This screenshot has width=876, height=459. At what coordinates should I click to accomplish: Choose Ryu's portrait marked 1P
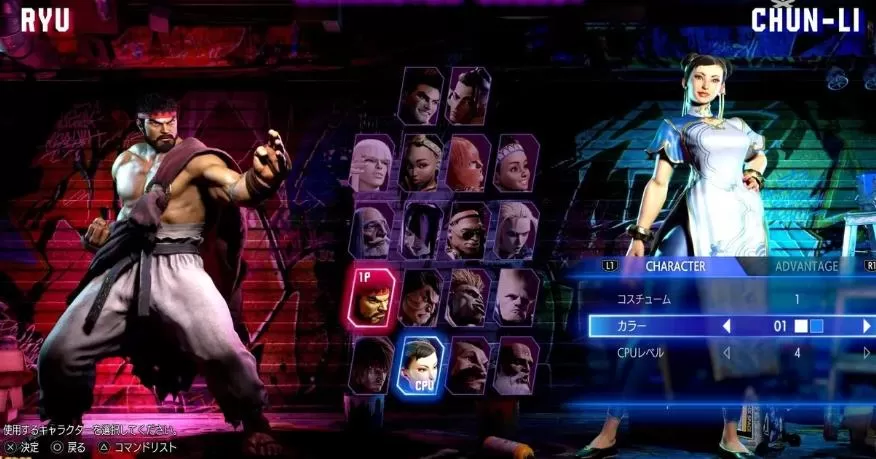pyautogui.click(x=371, y=297)
